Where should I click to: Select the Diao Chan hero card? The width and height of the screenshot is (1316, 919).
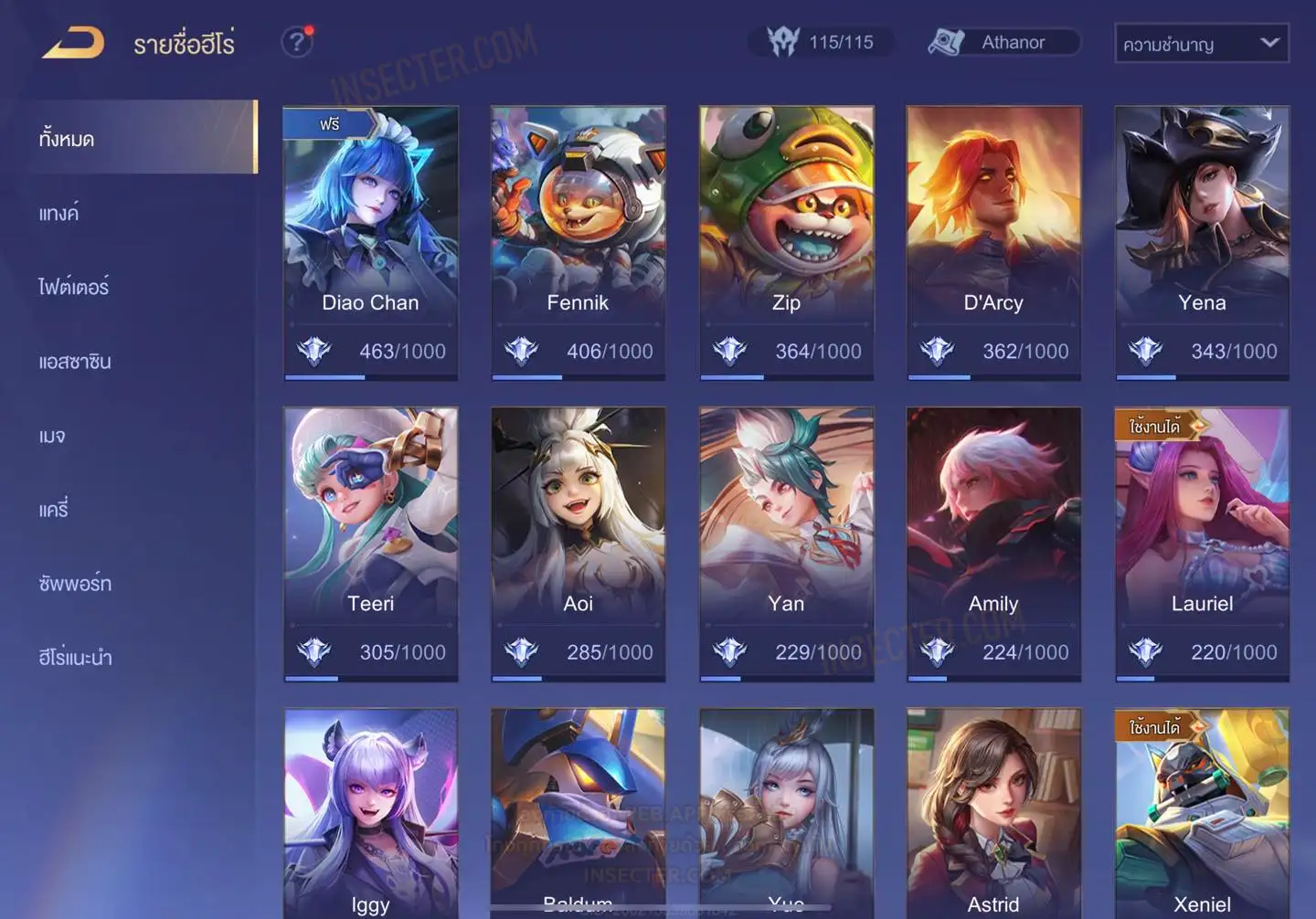pyautogui.click(x=370, y=242)
